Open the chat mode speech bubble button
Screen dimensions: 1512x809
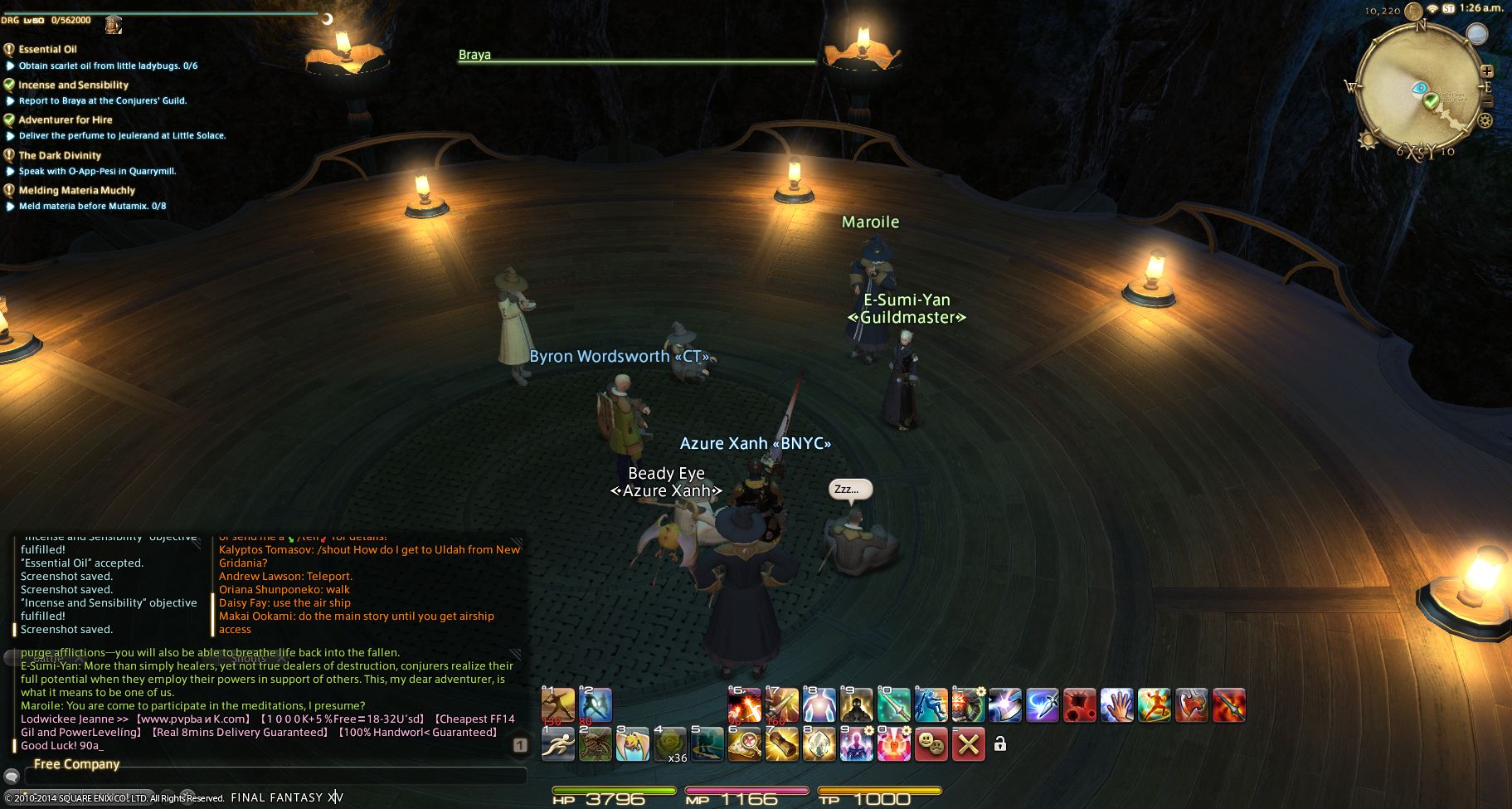pos(12,777)
